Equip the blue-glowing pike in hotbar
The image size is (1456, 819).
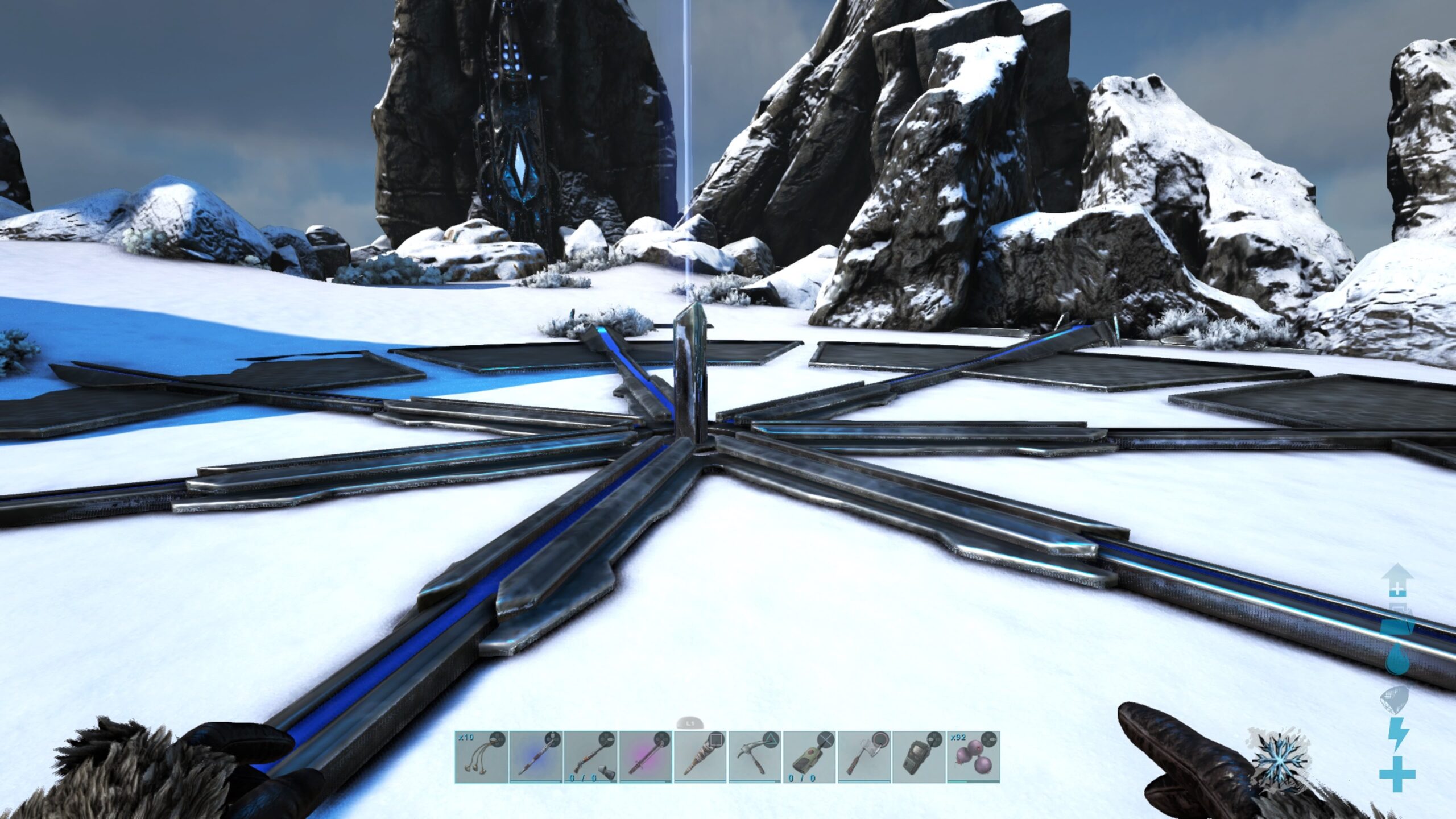coord(535,756)
